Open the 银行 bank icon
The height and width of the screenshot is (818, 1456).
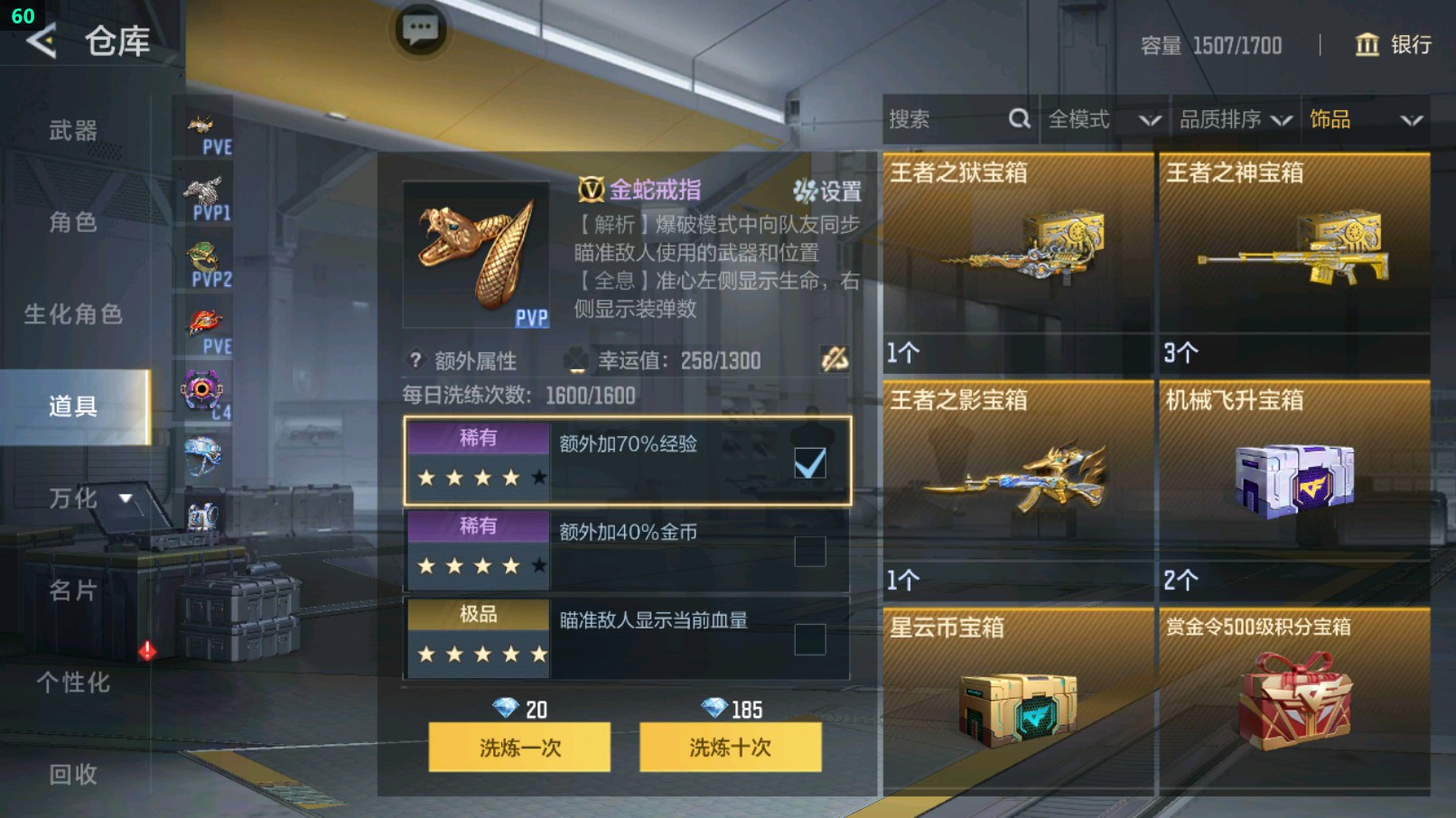(1368, 45)
